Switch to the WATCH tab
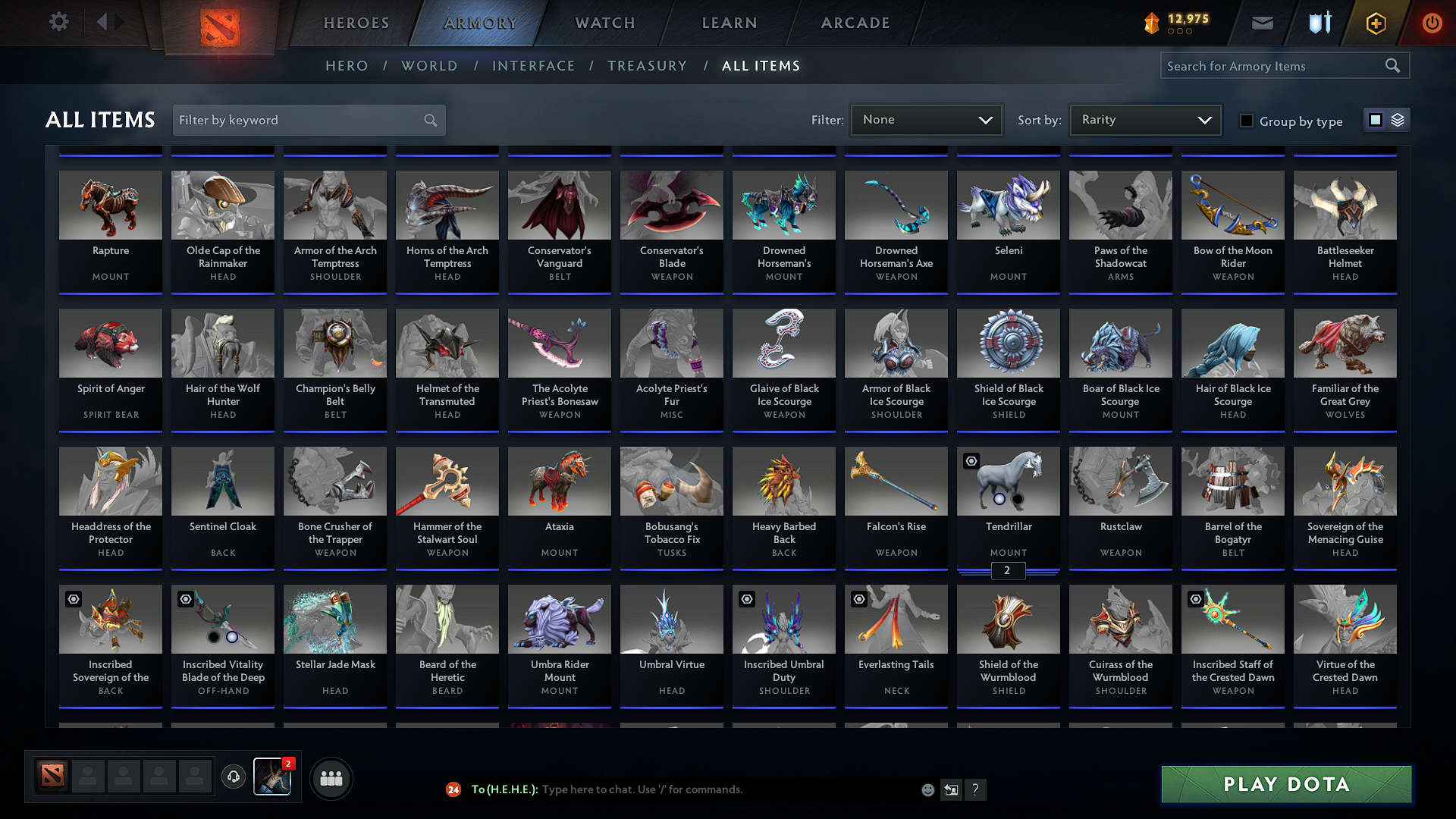 pyautogui.click(x=604, y=23)
